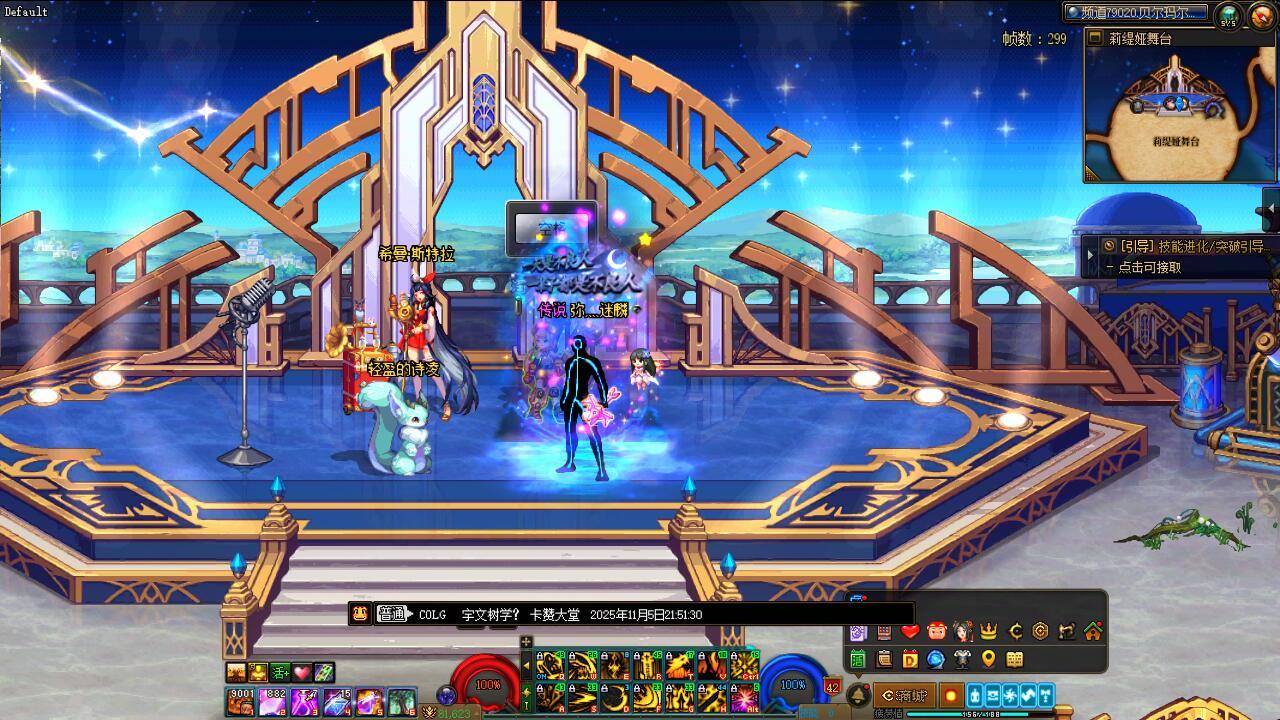Open the armor equipment menu icon
The image size is (1280, 720).
click(962, 659)
